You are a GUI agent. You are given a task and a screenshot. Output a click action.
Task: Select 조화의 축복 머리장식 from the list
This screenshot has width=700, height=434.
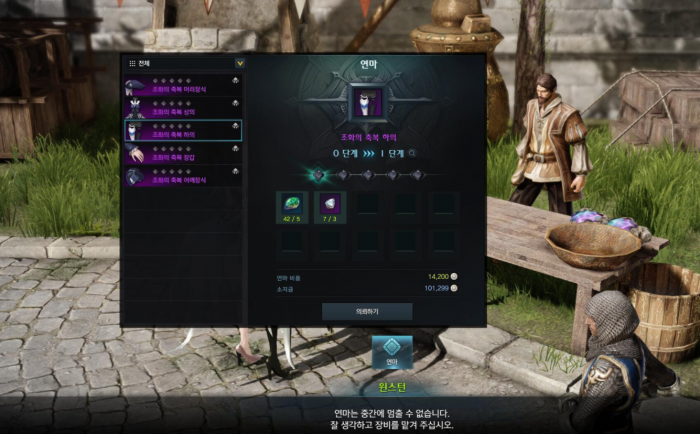(x=183, y=87)
